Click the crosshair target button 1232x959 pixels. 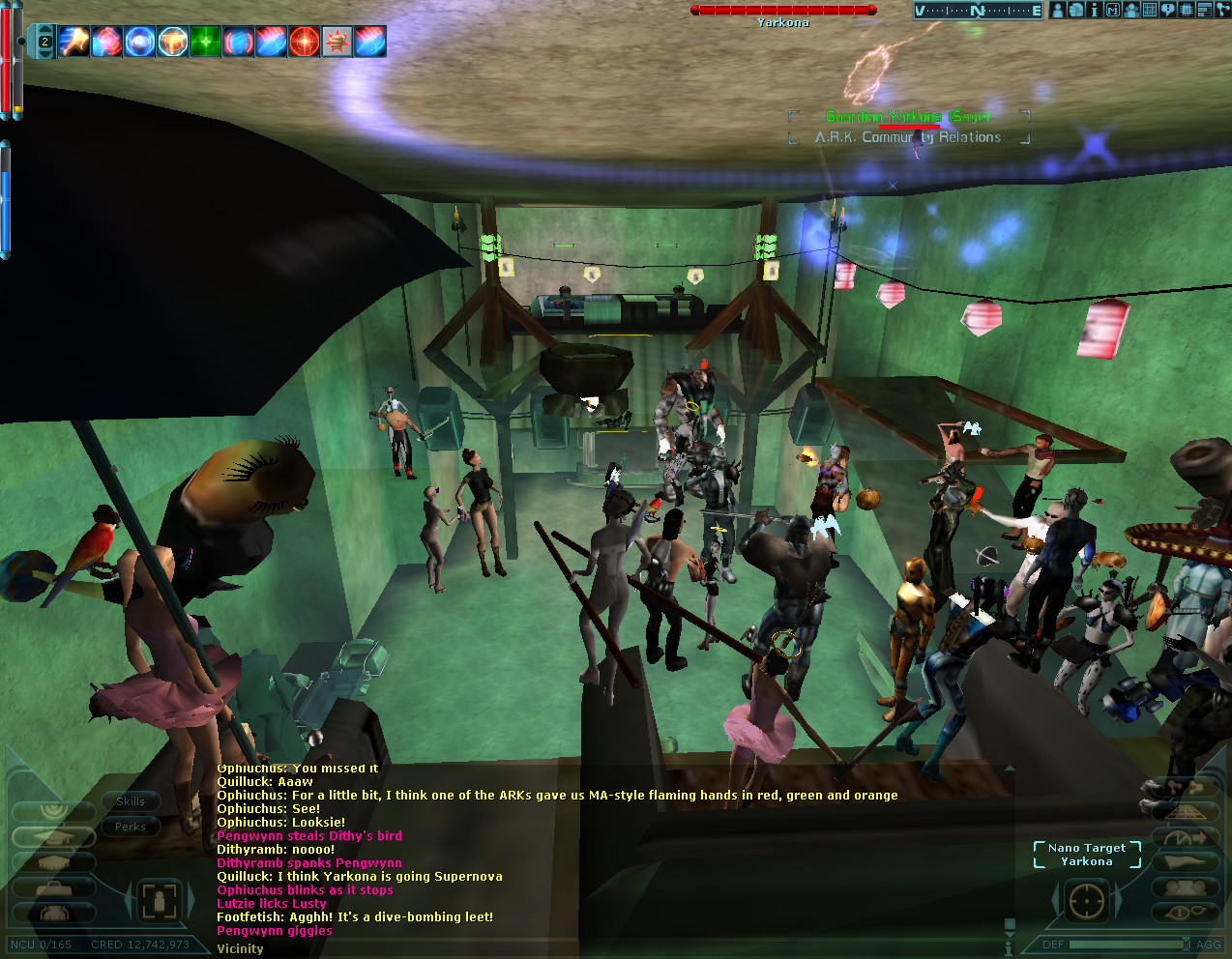click(1086, 901)
